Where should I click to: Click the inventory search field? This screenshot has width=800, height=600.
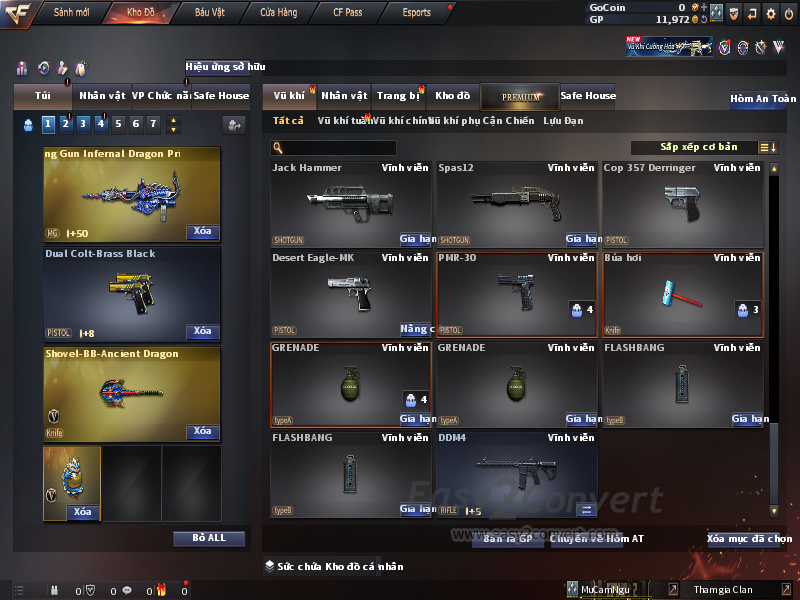click(333, 148)
